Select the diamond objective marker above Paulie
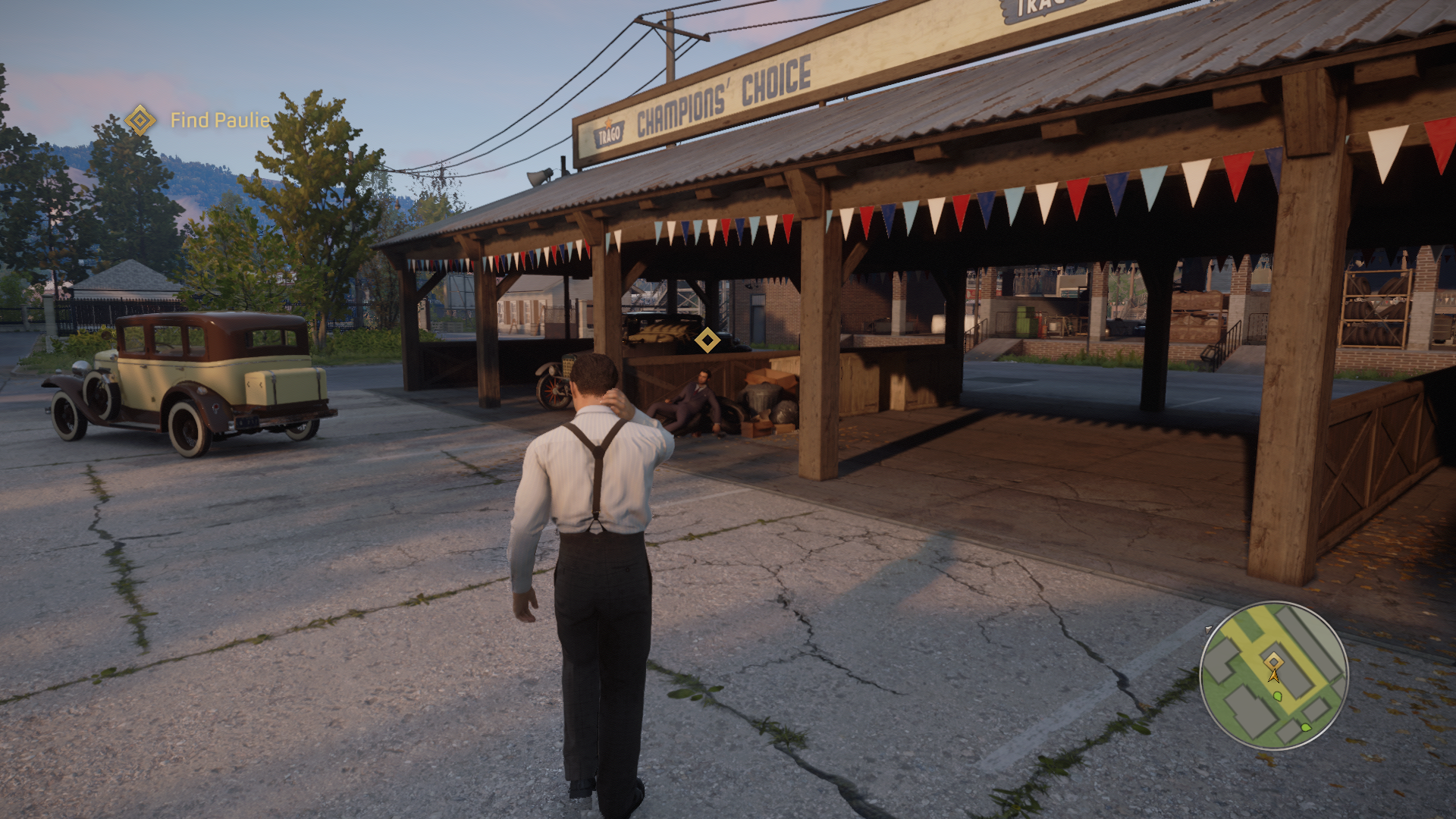The image size is (1456, 819). click(x=708, y=340)
